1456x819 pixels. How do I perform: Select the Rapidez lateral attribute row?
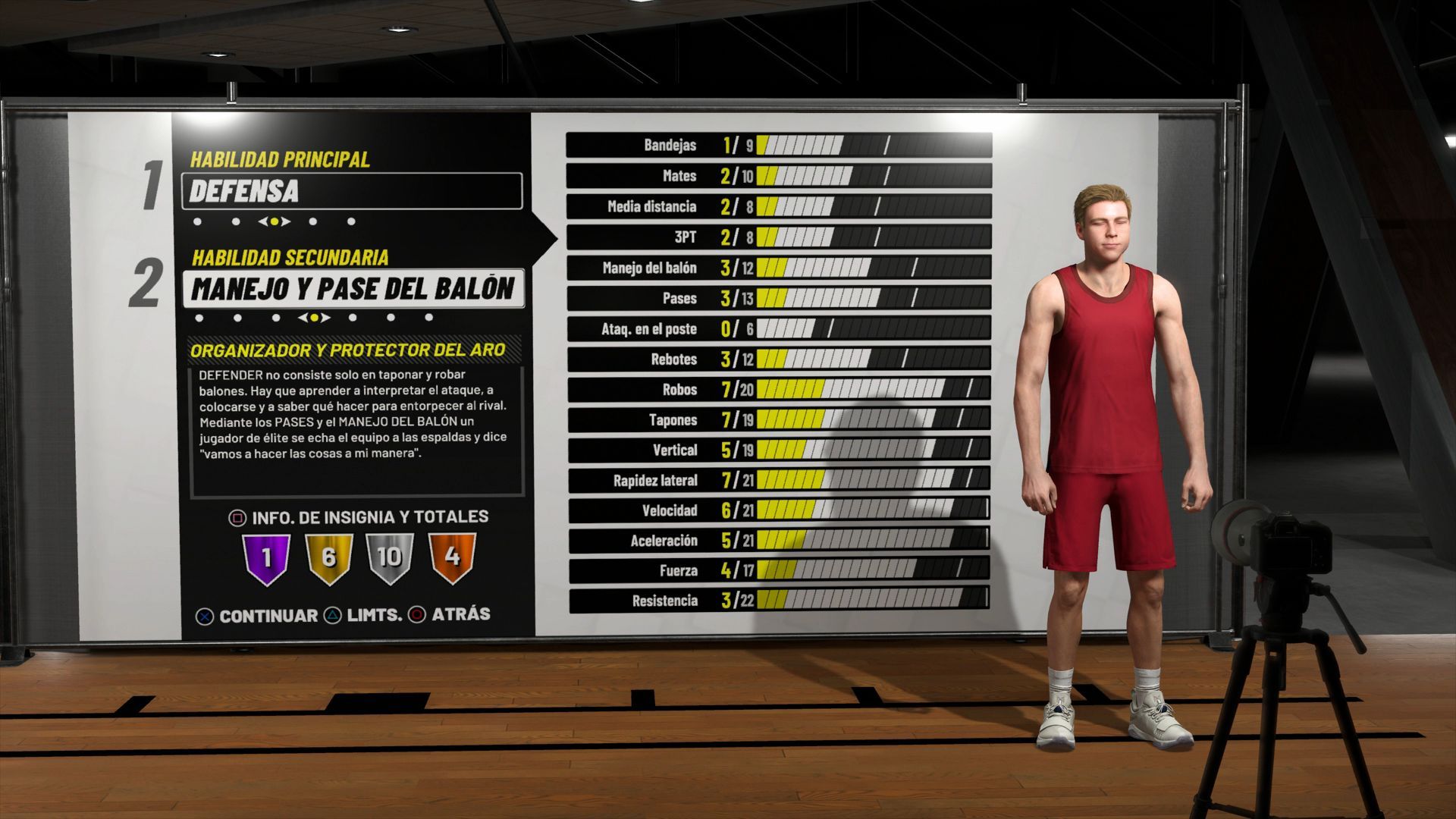pyautogui.click(x=779, y=480)
